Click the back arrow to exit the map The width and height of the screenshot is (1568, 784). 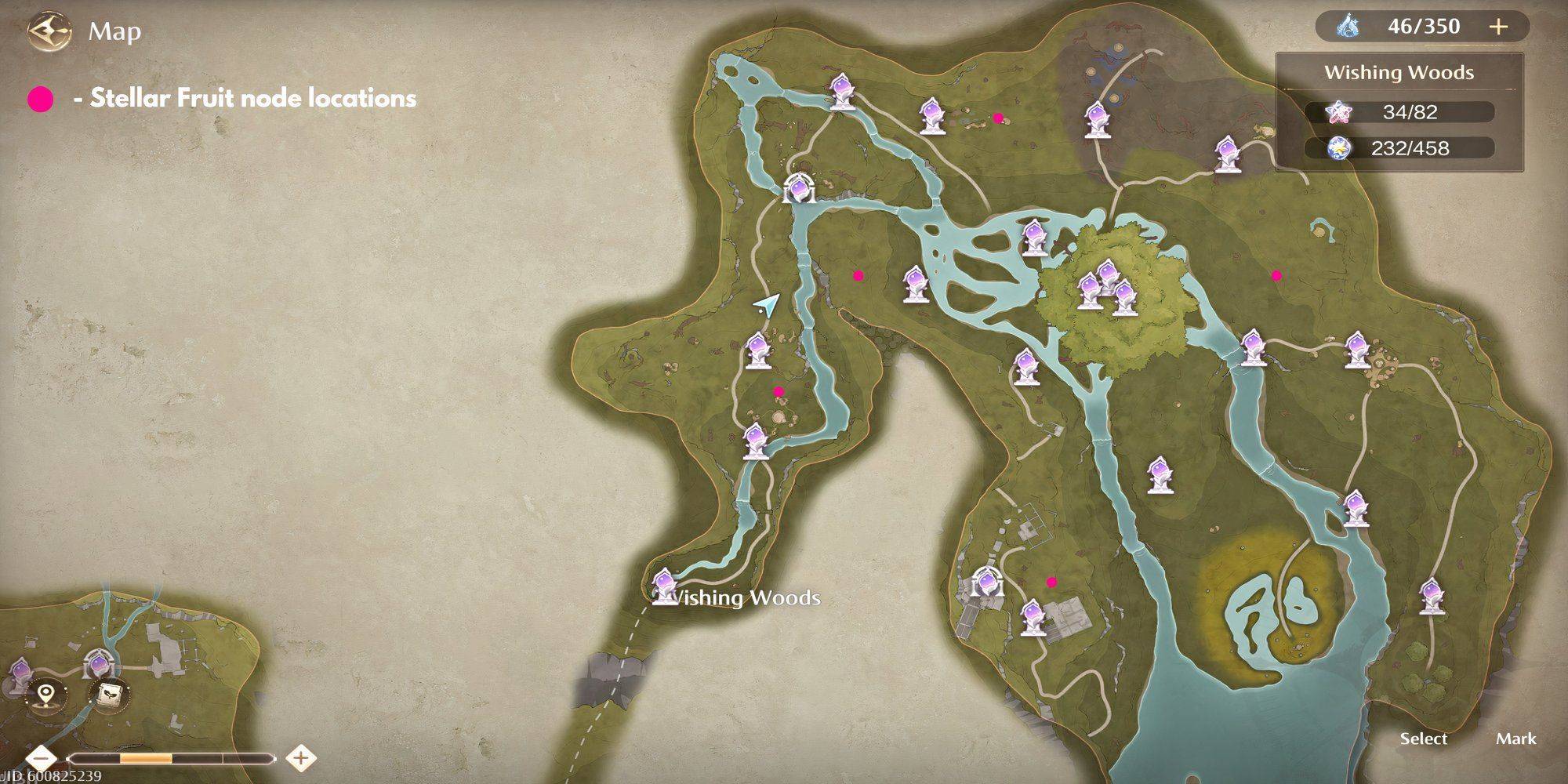coord(49,31)
